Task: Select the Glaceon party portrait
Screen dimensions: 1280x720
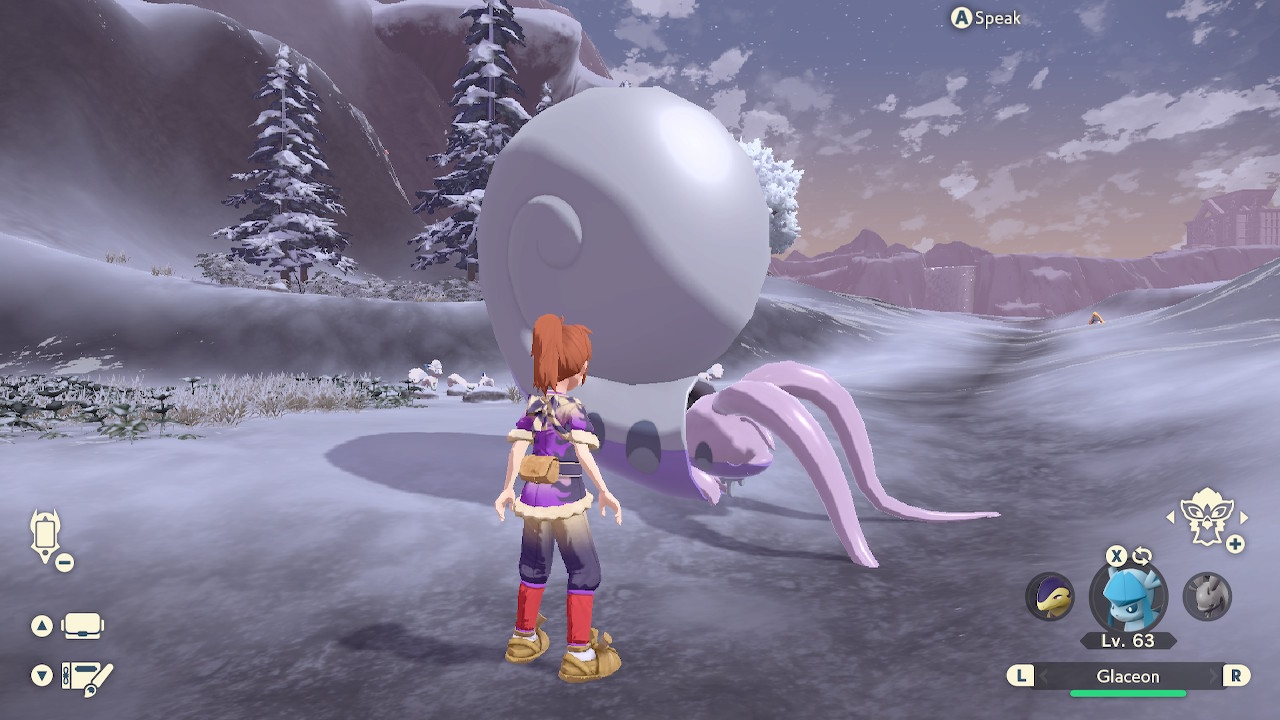Action: tap(1128, 597)
